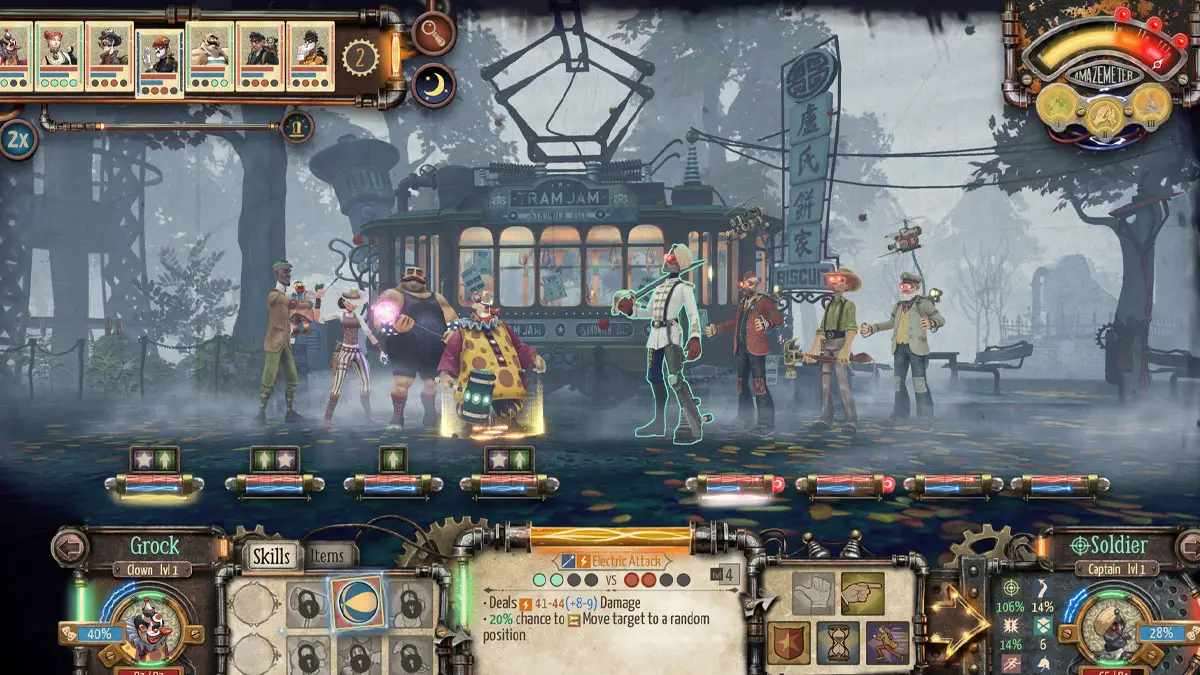
Task: Toggle the 2x battle speed
Action: 17,138
